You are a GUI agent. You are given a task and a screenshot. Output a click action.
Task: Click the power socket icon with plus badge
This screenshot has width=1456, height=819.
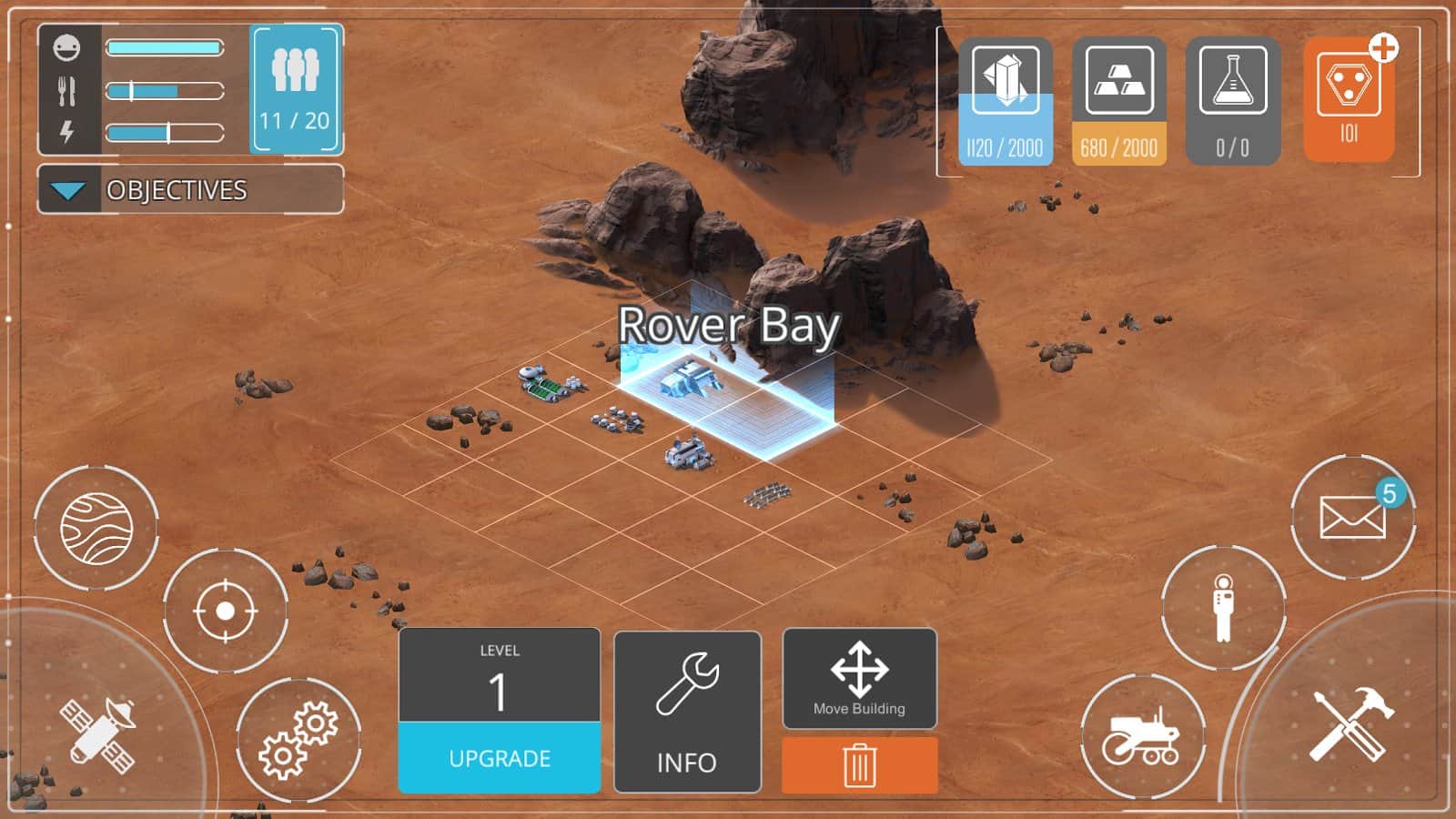pos(1350,91)
